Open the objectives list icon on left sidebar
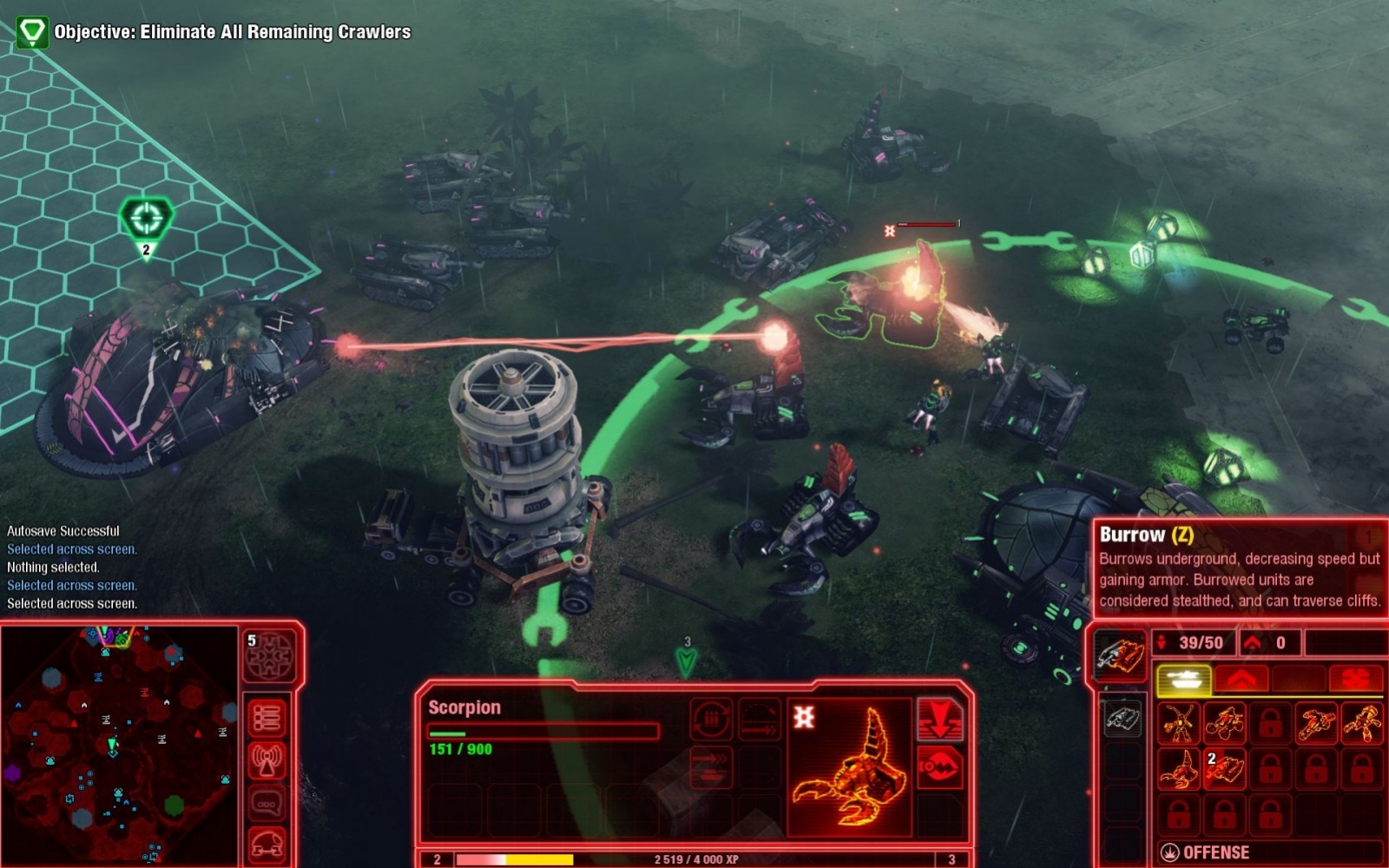 point(267,717)
